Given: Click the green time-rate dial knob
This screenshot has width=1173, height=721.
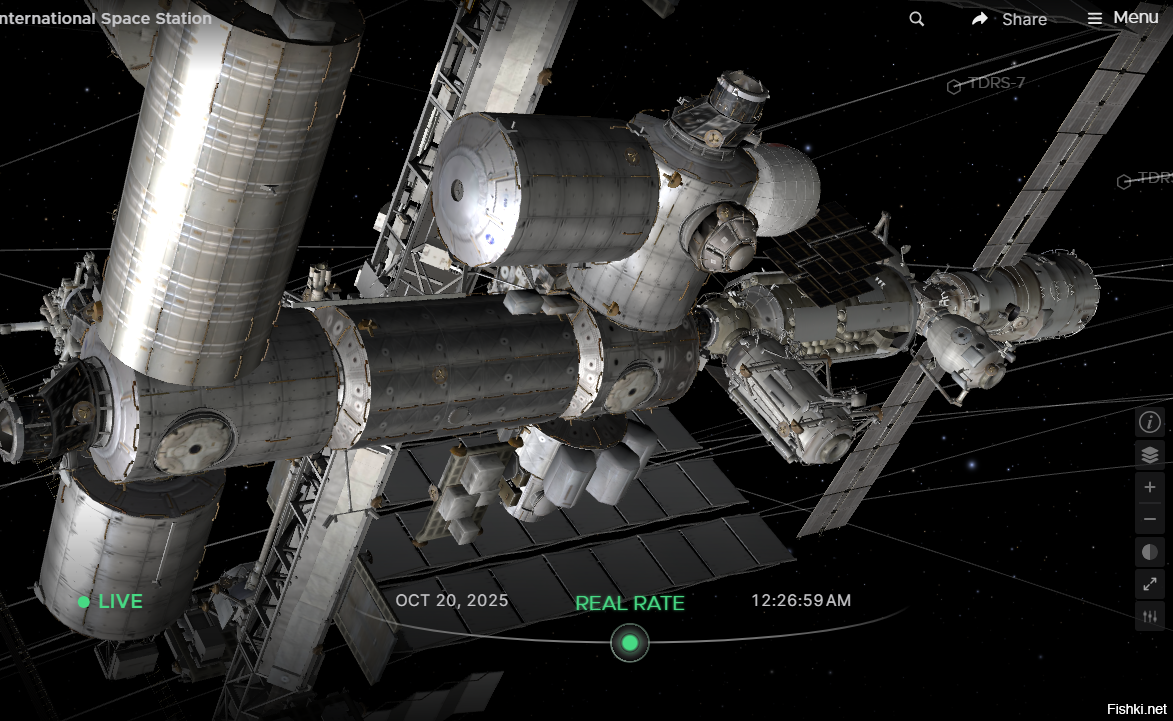Looking at the screenshot, I should coord(630,642).
